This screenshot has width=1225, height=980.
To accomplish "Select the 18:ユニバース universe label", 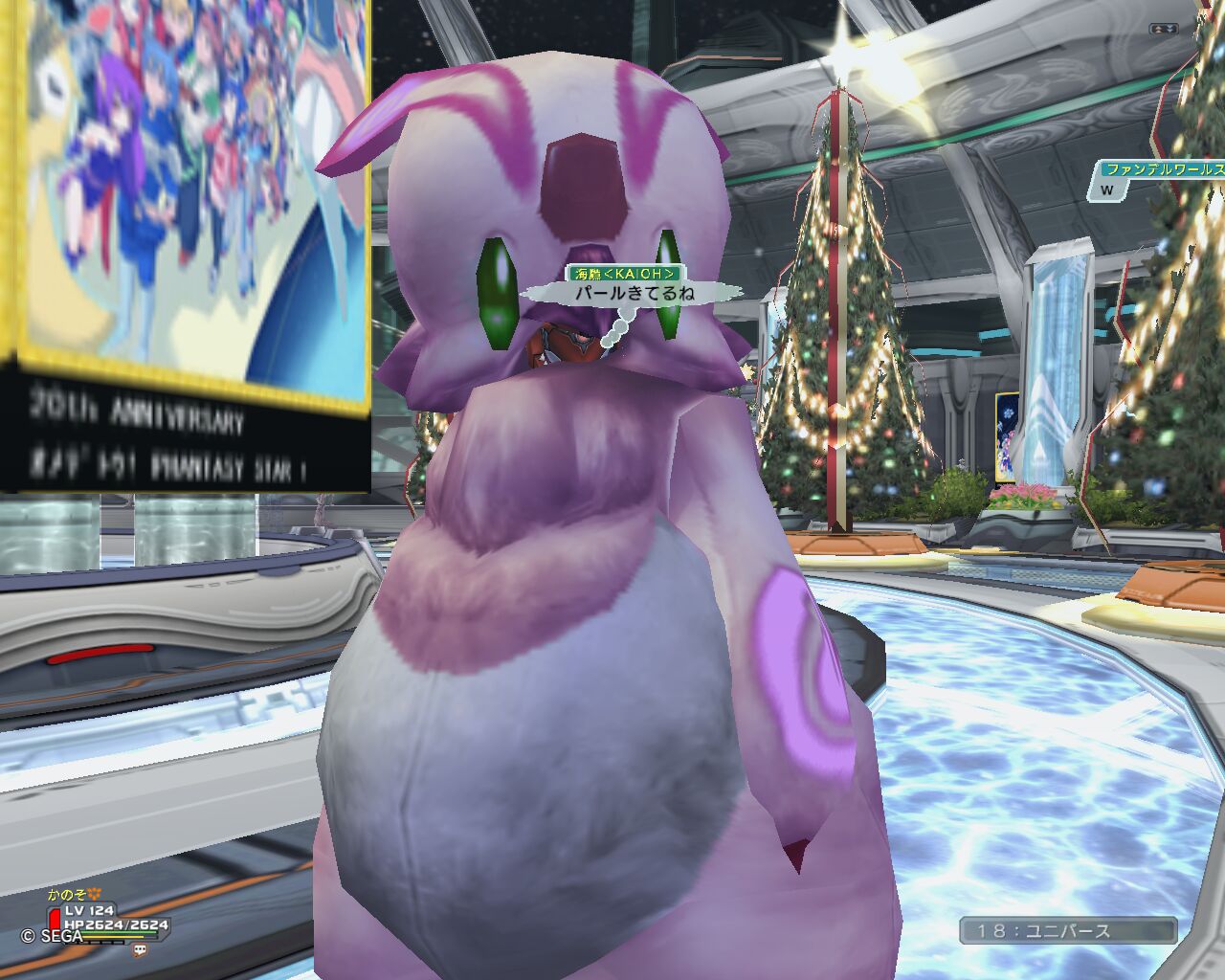I will [x=1068, y=930].
